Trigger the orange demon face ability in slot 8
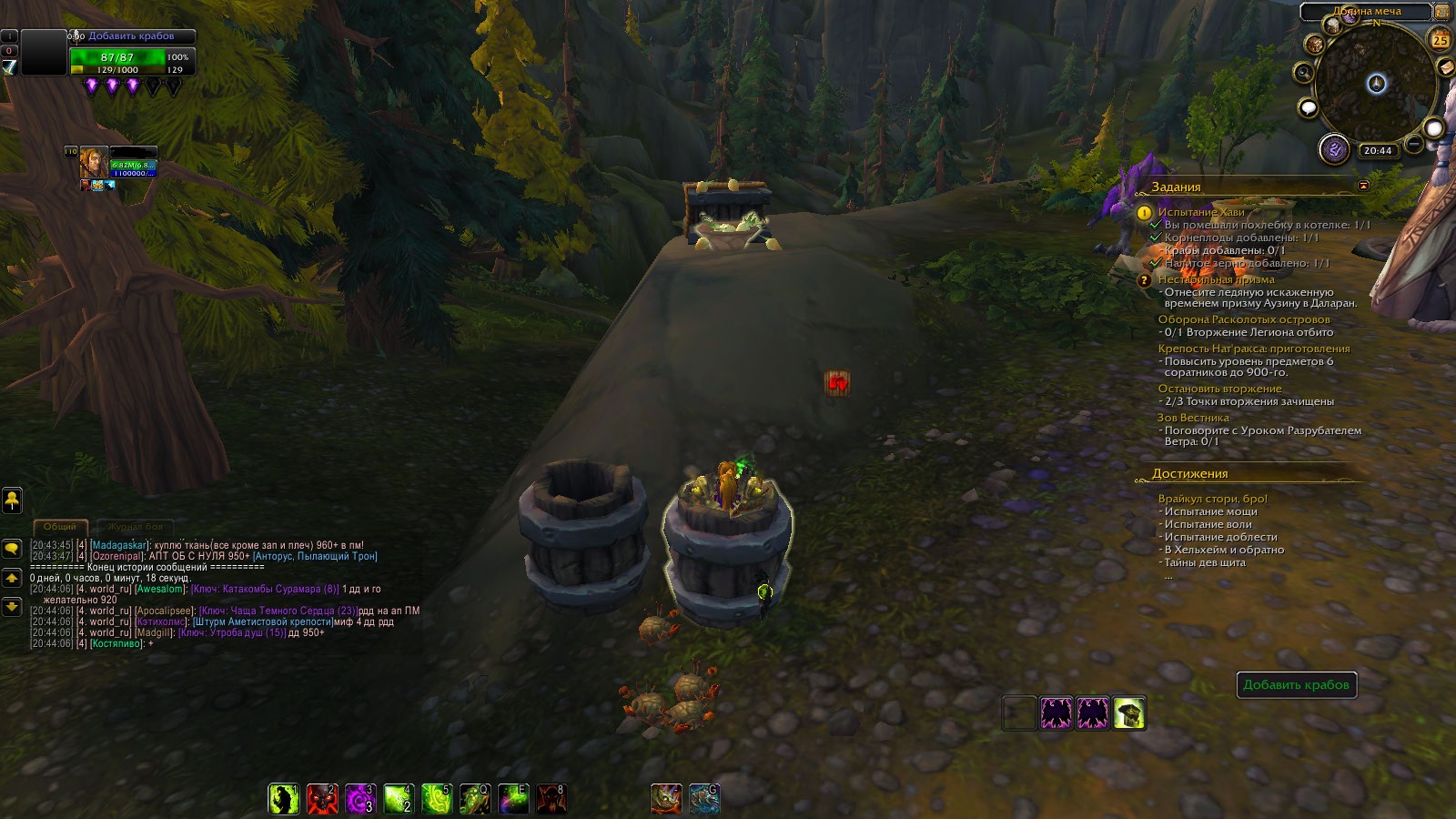 click(x=551, y=799)
